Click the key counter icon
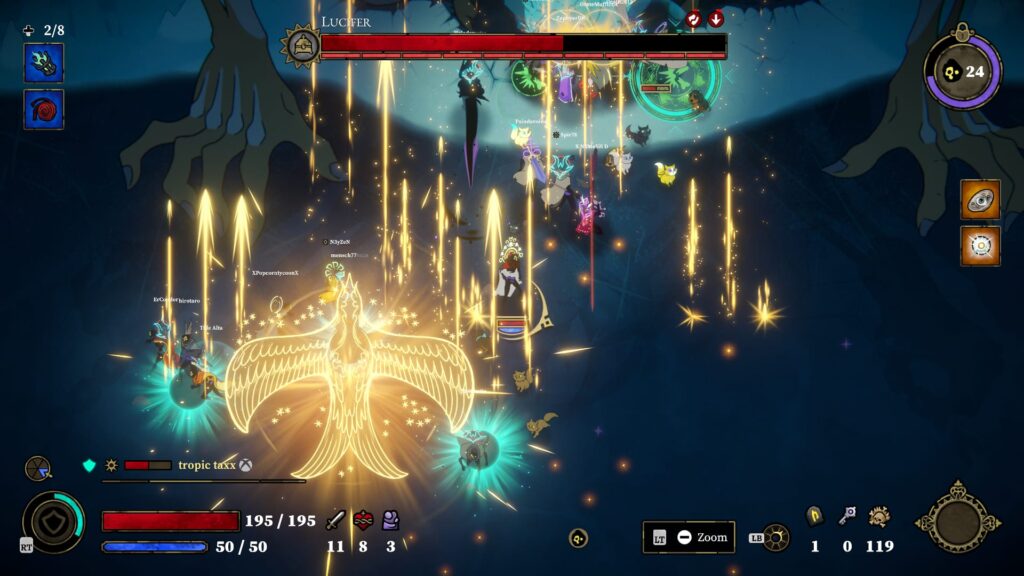Viewport: 1024px width, 576px height. [x=847, y=516]
